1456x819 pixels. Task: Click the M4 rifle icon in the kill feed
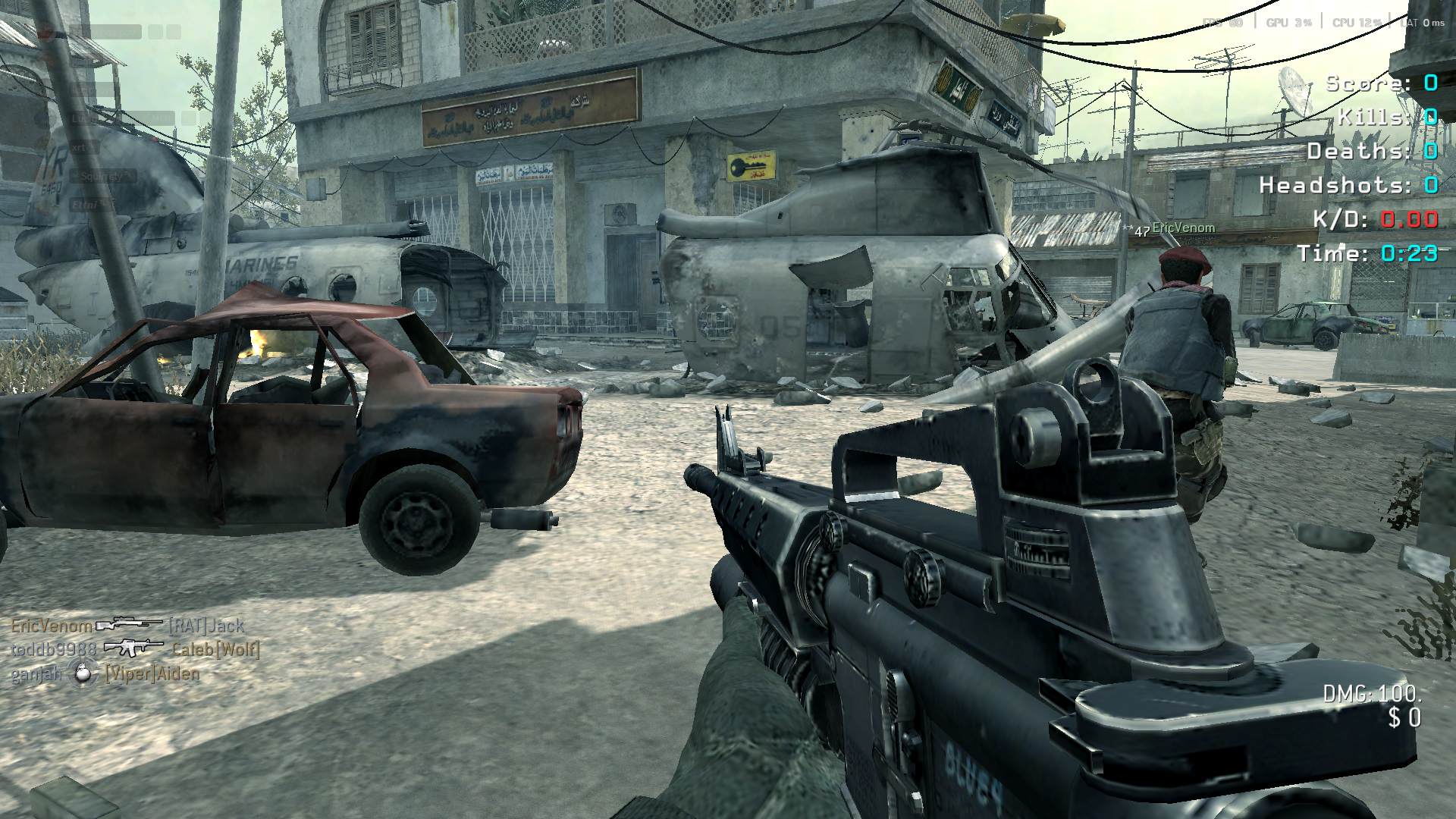133,648
